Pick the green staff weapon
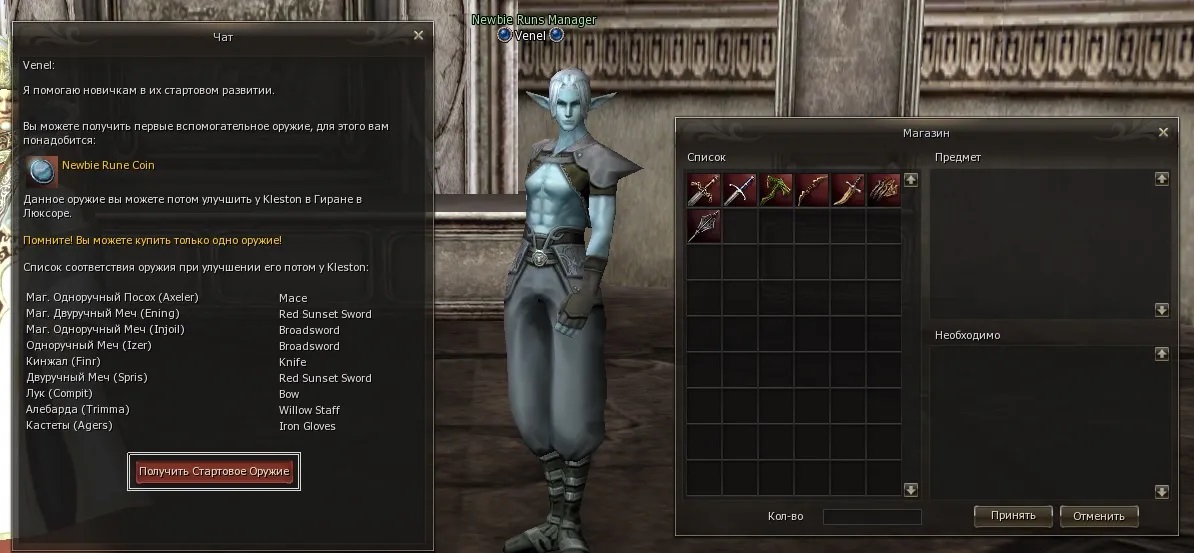The height and width of the screenshot is (553, 1194). (x=776, y=190)
